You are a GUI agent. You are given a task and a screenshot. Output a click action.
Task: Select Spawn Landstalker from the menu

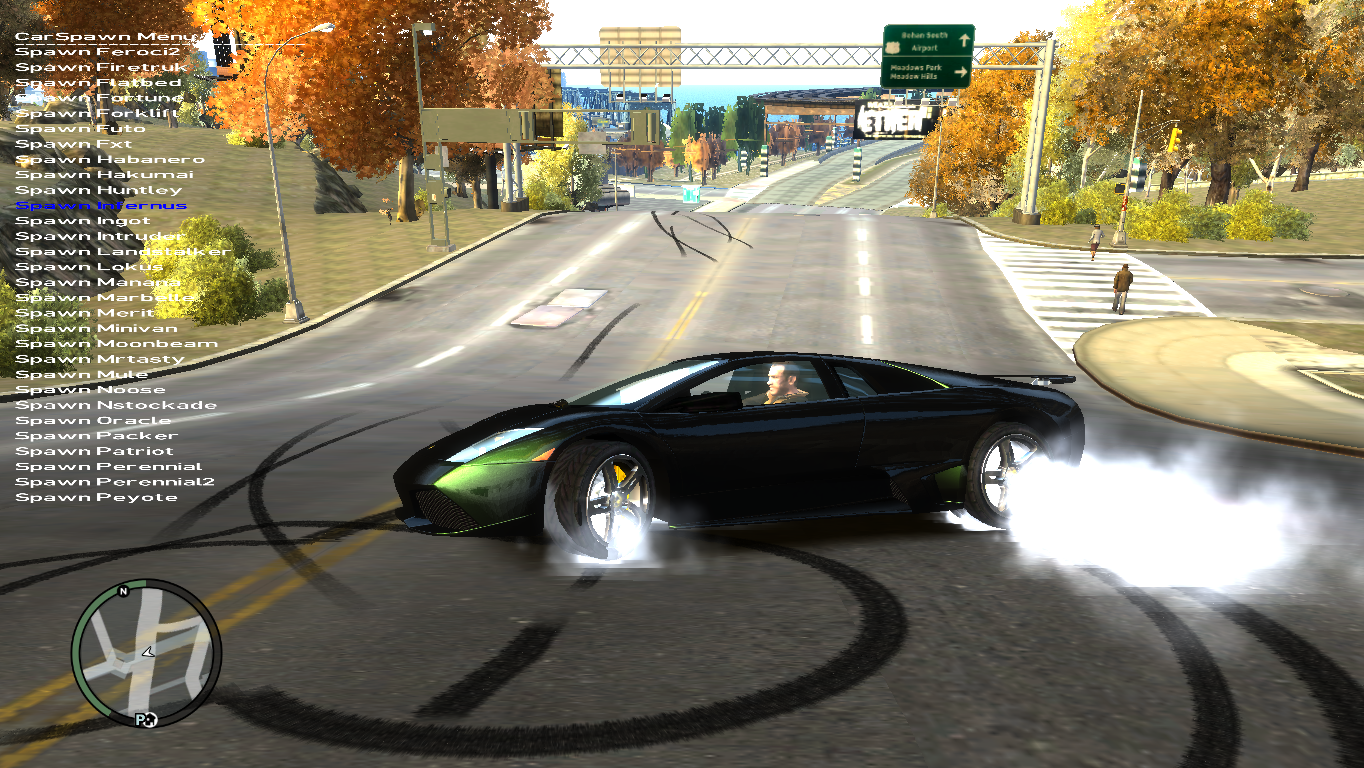pos(123,252)
